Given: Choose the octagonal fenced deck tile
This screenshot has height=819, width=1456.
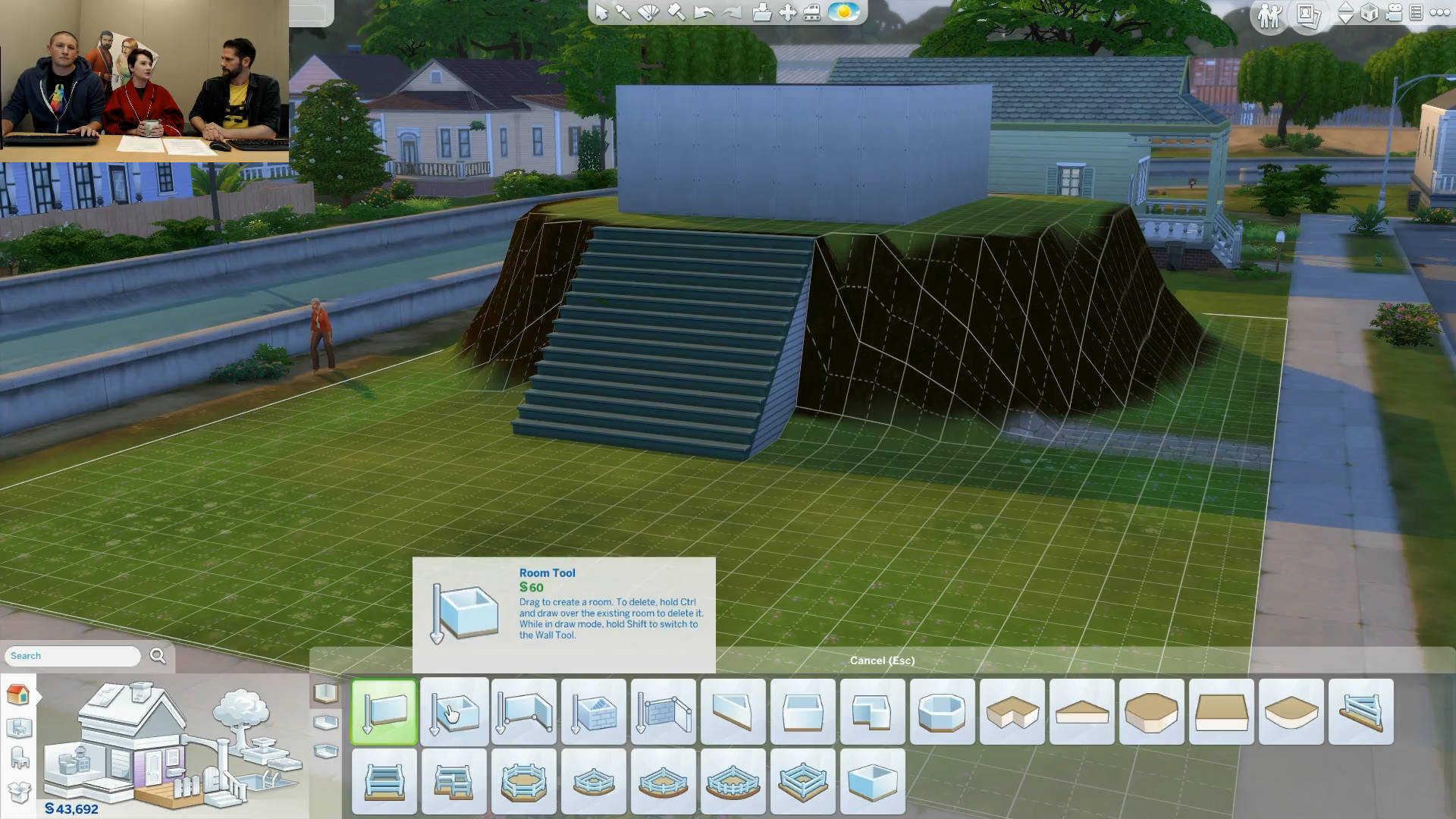Looking at the screenshot, I should click(x=523, y=781).
